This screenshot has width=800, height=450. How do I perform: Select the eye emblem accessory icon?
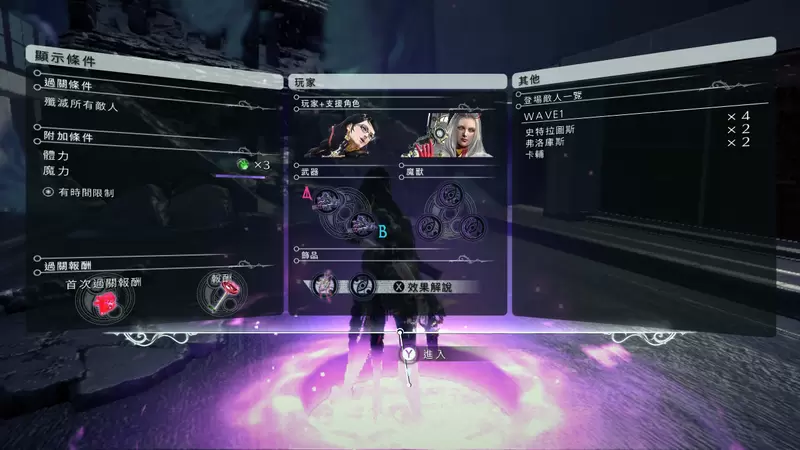tap(361, 286)
